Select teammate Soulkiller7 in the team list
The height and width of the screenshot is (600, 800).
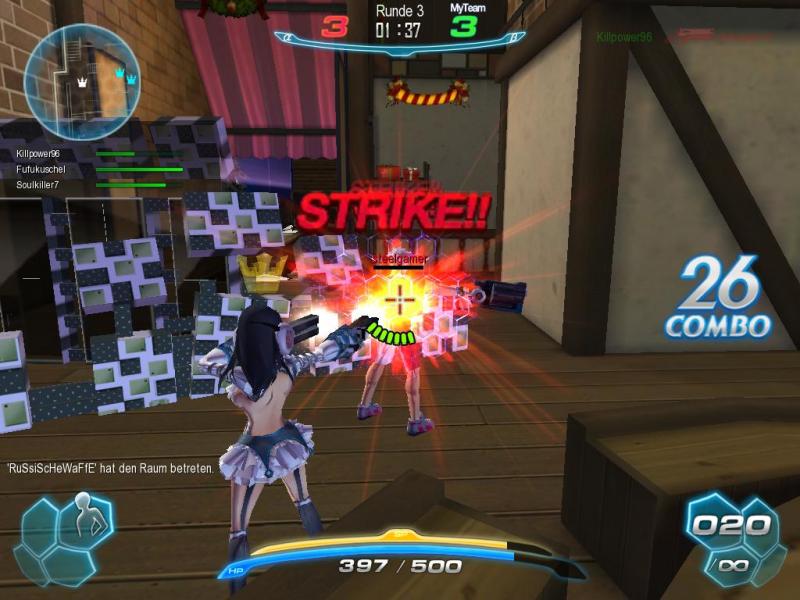(x=39, y=184)
